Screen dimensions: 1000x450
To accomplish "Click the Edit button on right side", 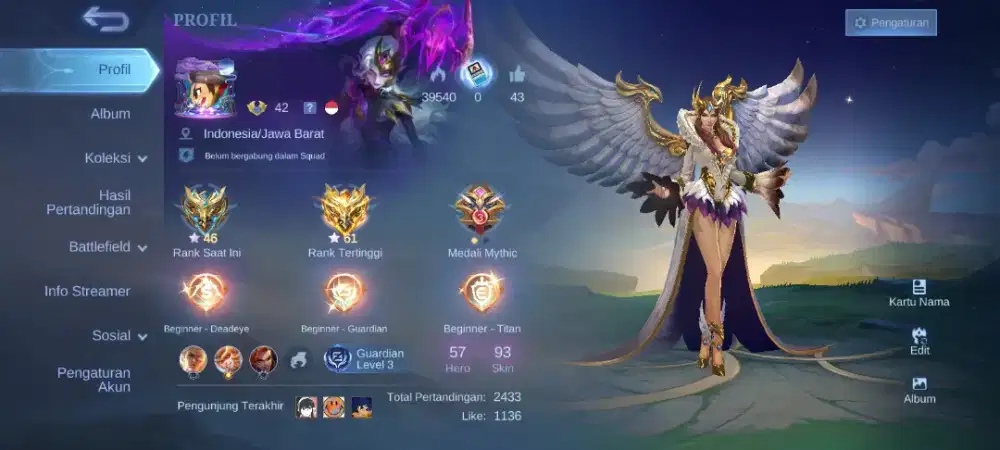I will point(919,341).
